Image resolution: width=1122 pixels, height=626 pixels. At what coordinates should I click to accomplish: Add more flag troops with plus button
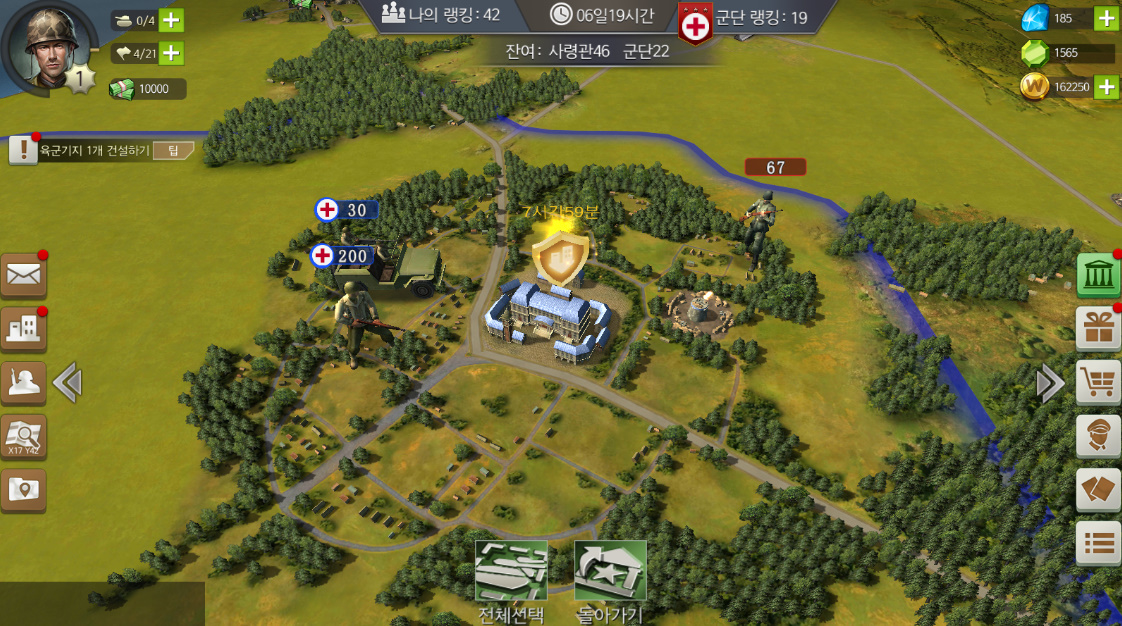coord(171,53)
